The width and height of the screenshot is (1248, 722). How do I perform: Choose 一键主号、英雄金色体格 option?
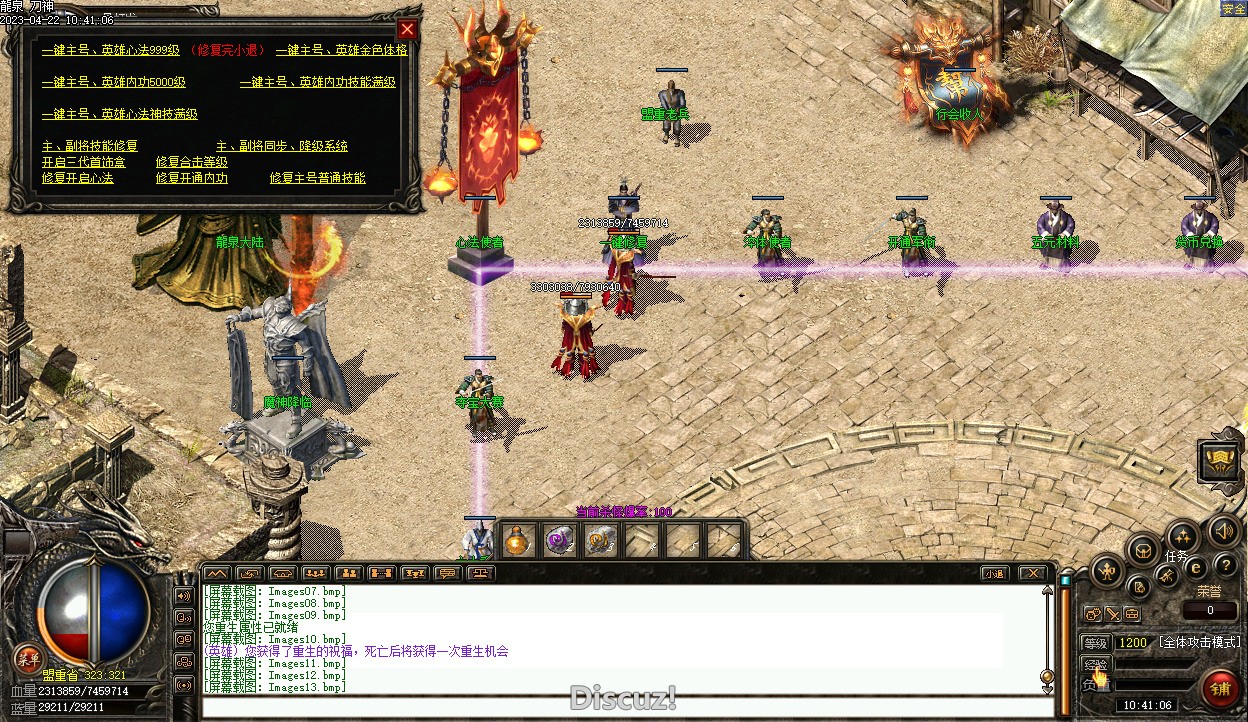click(341, 50)
